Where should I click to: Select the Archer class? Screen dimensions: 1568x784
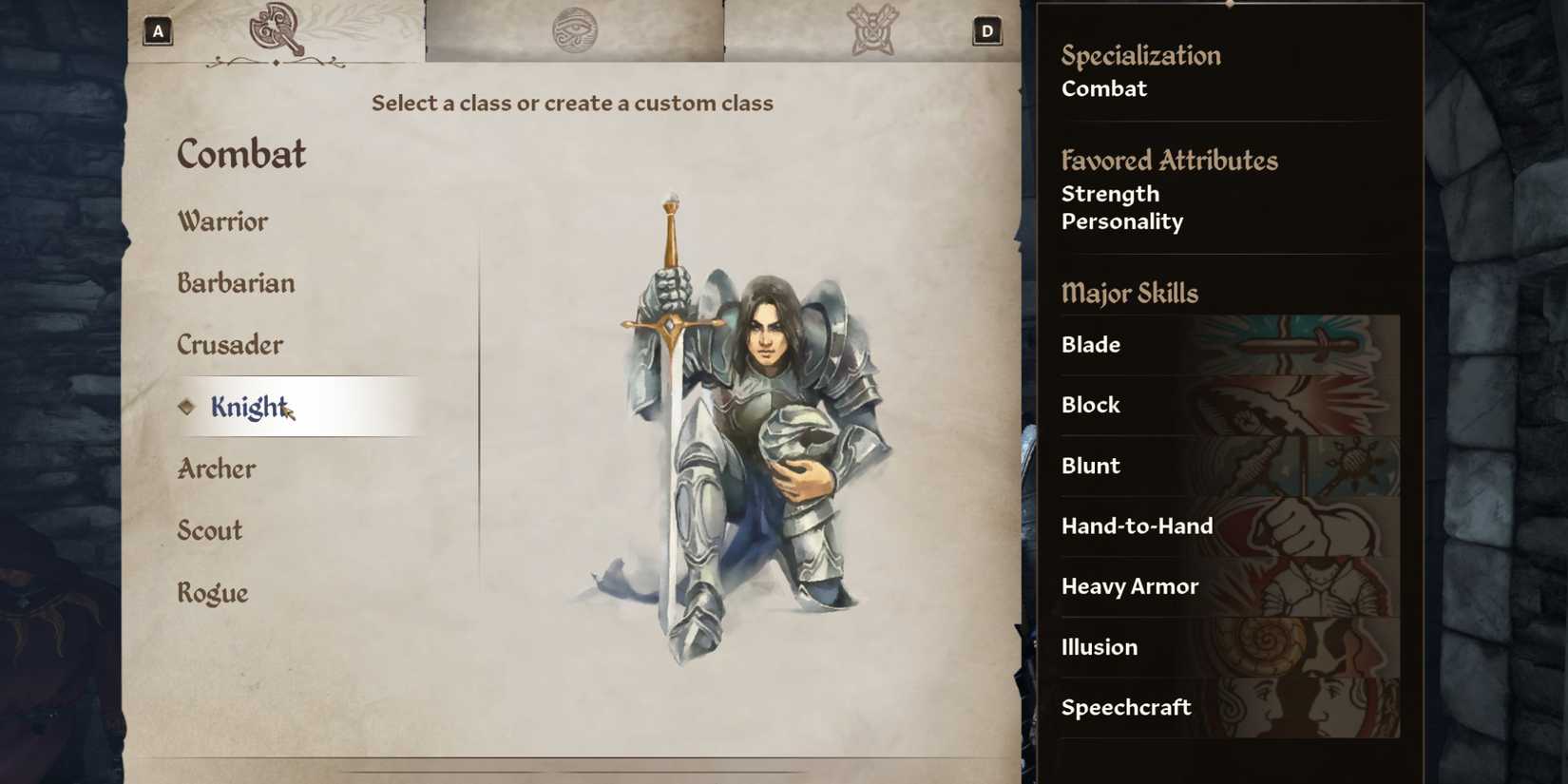[x=216, y=468]
